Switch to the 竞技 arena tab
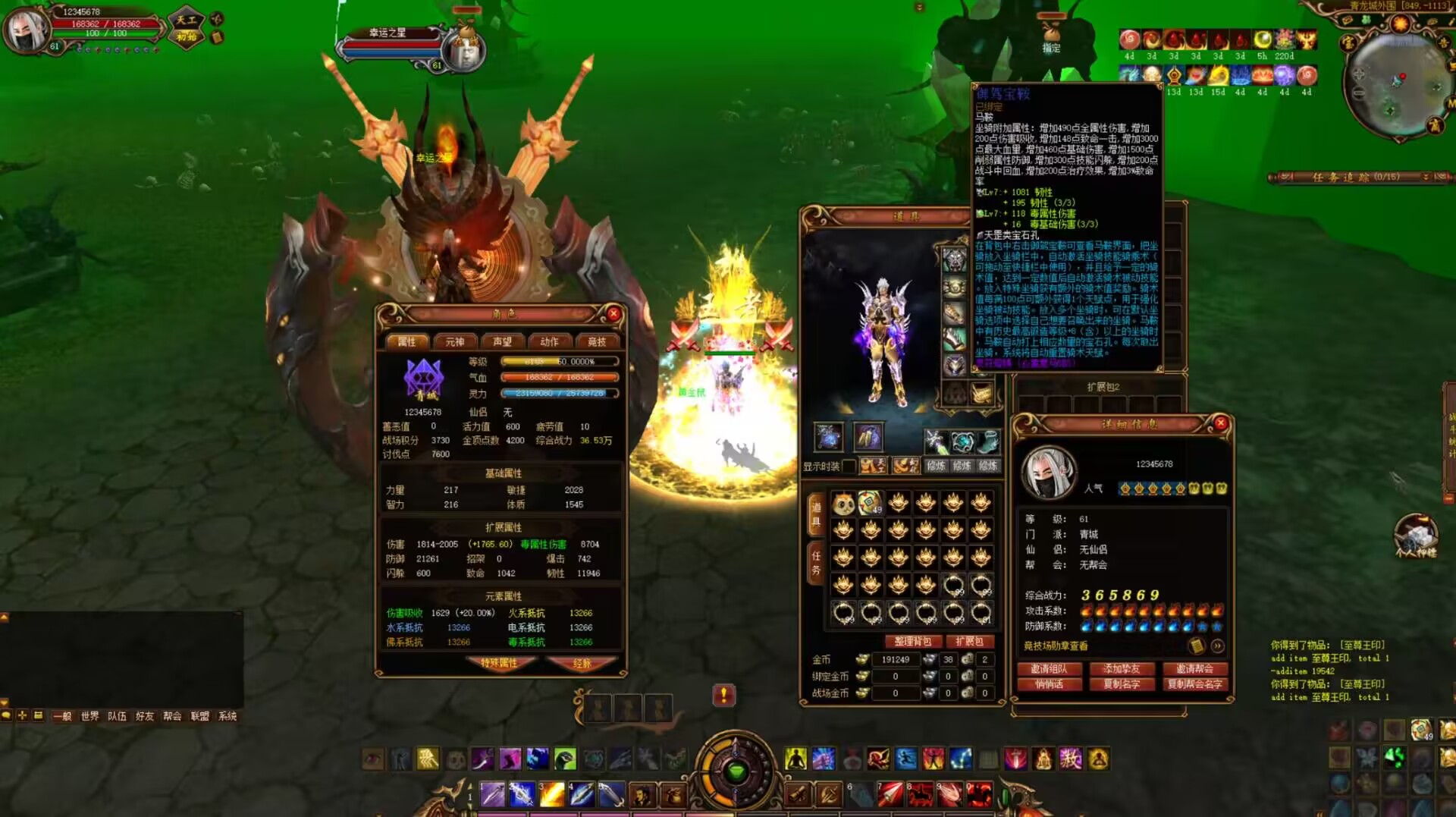This screenshot has width=1456, height=817. point(597,342)
